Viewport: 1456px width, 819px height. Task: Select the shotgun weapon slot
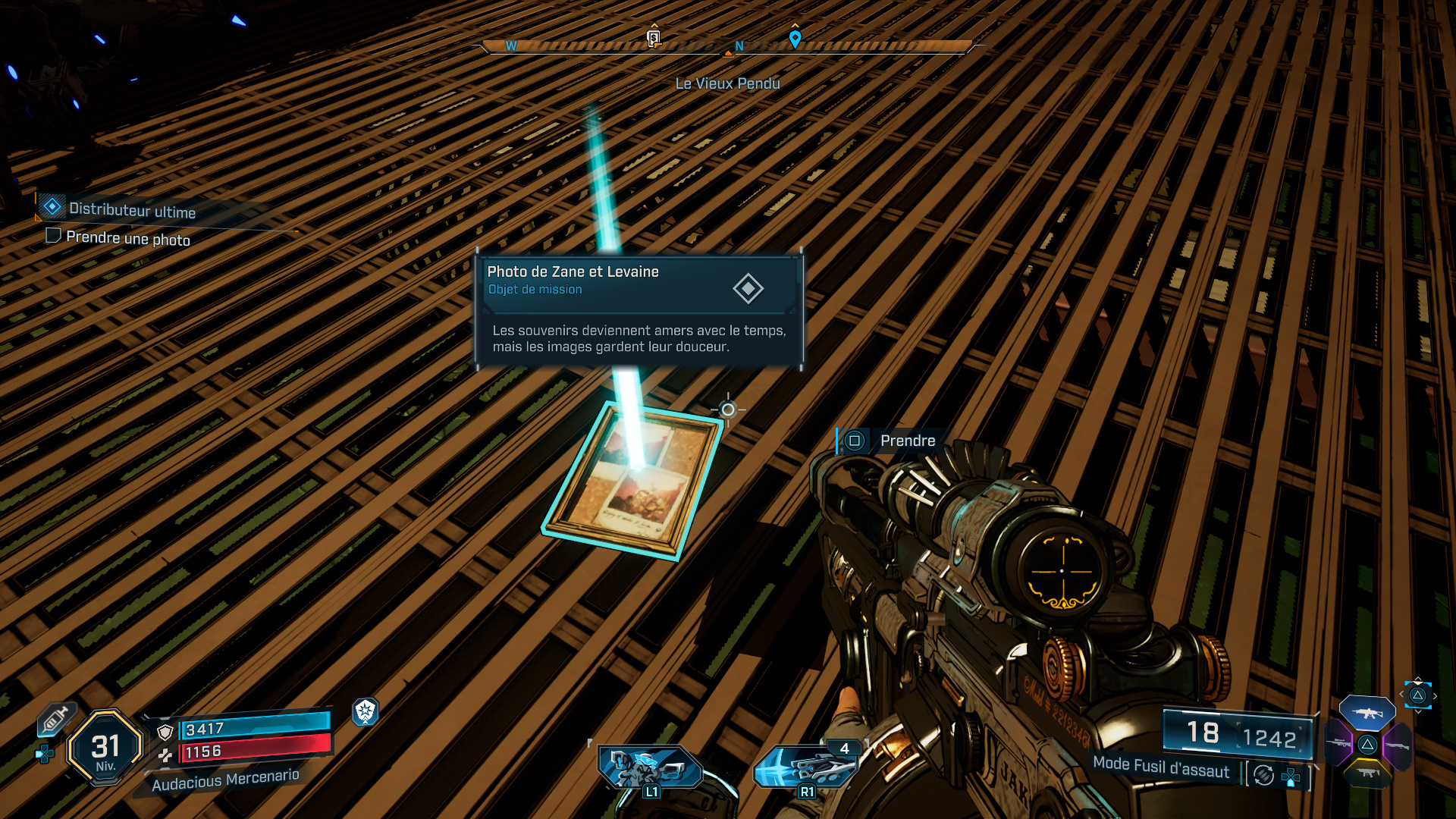coord(1398,746)
